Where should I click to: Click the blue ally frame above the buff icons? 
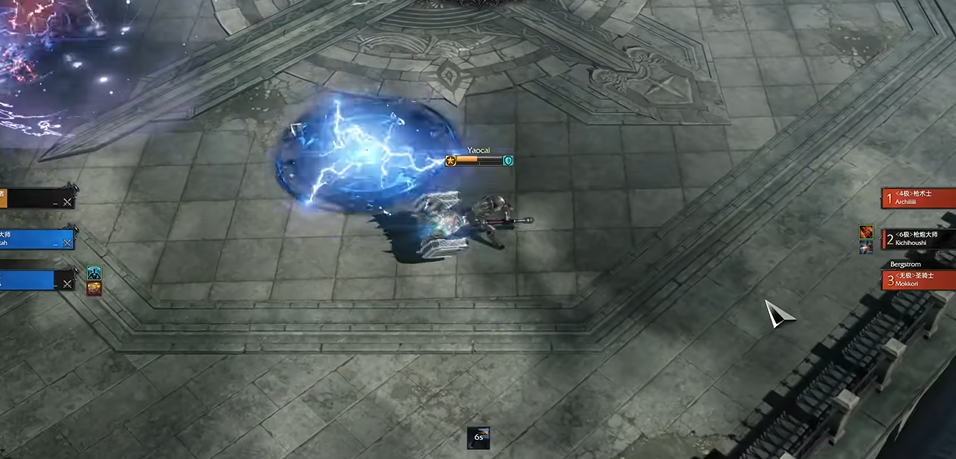coord(37,240)
